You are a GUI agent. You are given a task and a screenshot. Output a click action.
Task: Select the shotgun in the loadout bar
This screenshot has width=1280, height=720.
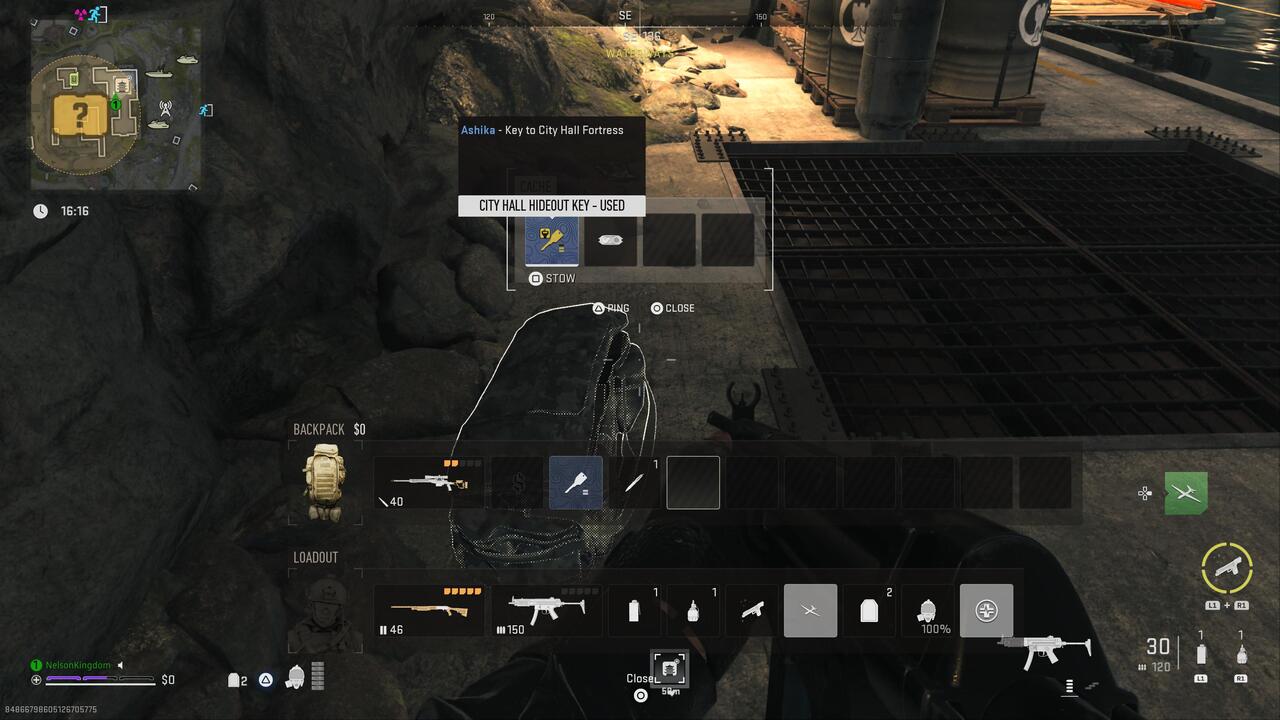coord(430,610)
